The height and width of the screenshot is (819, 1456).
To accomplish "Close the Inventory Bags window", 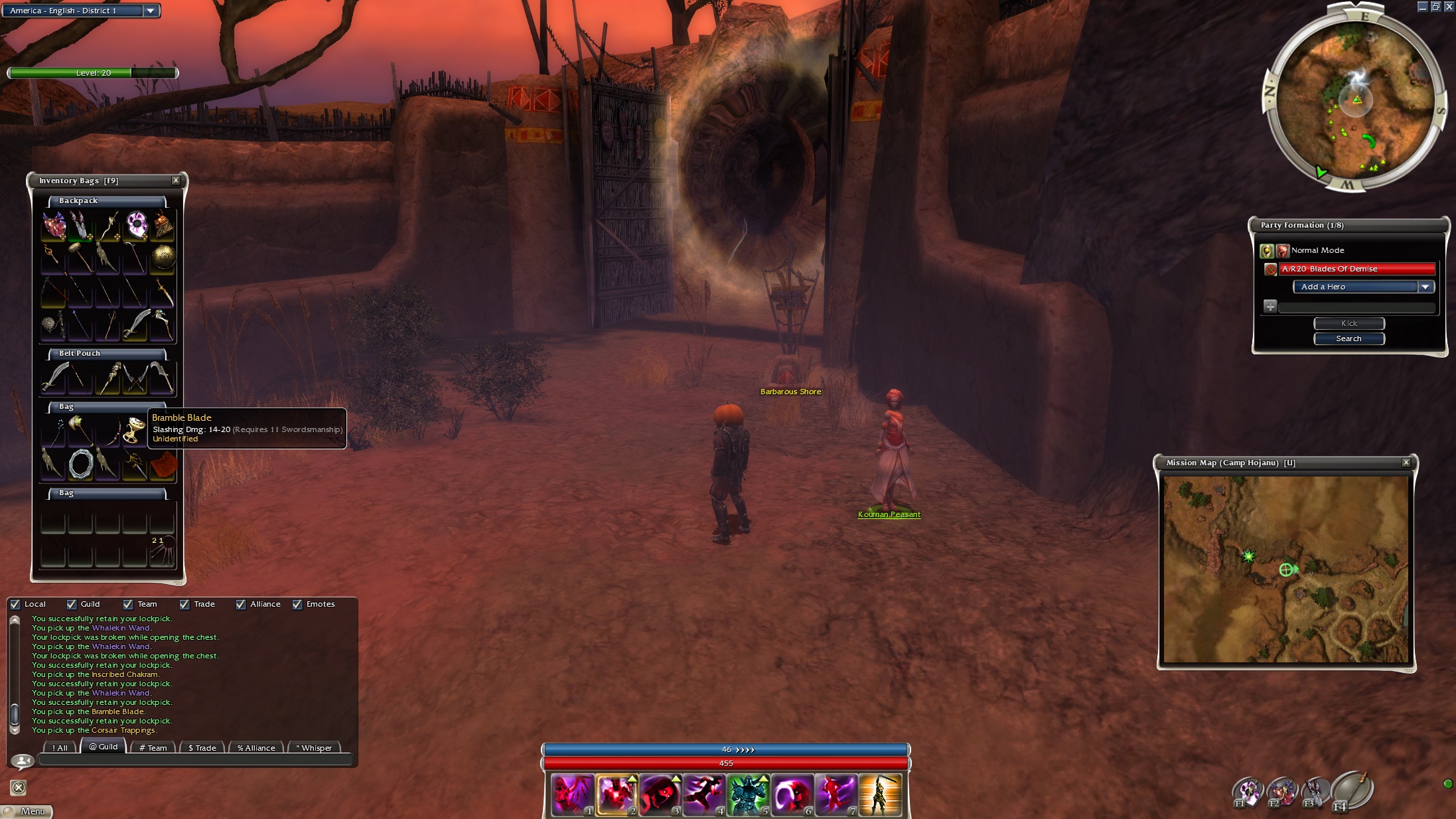I will coord(176,181).
